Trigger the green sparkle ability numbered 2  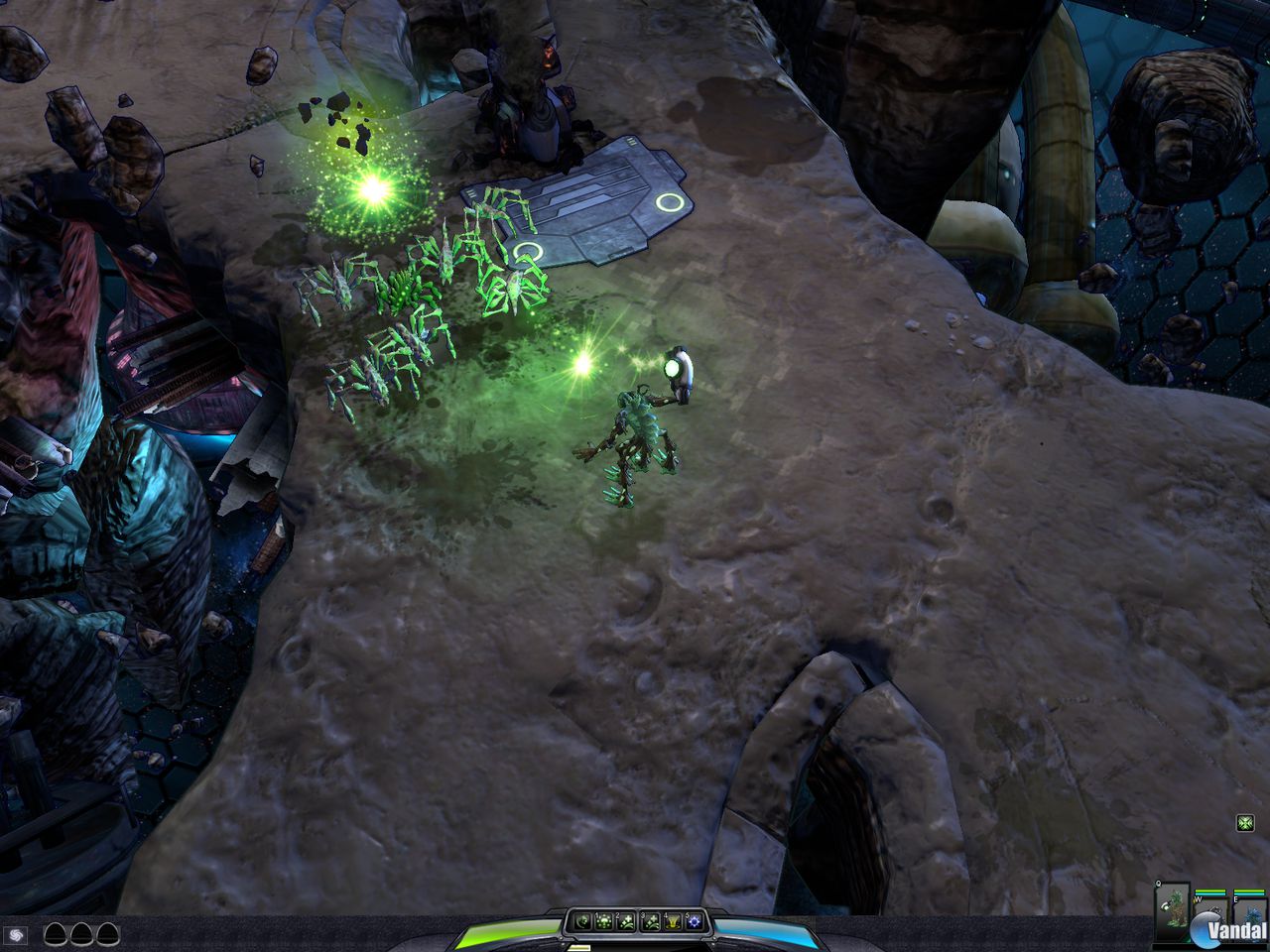(628, 922)
